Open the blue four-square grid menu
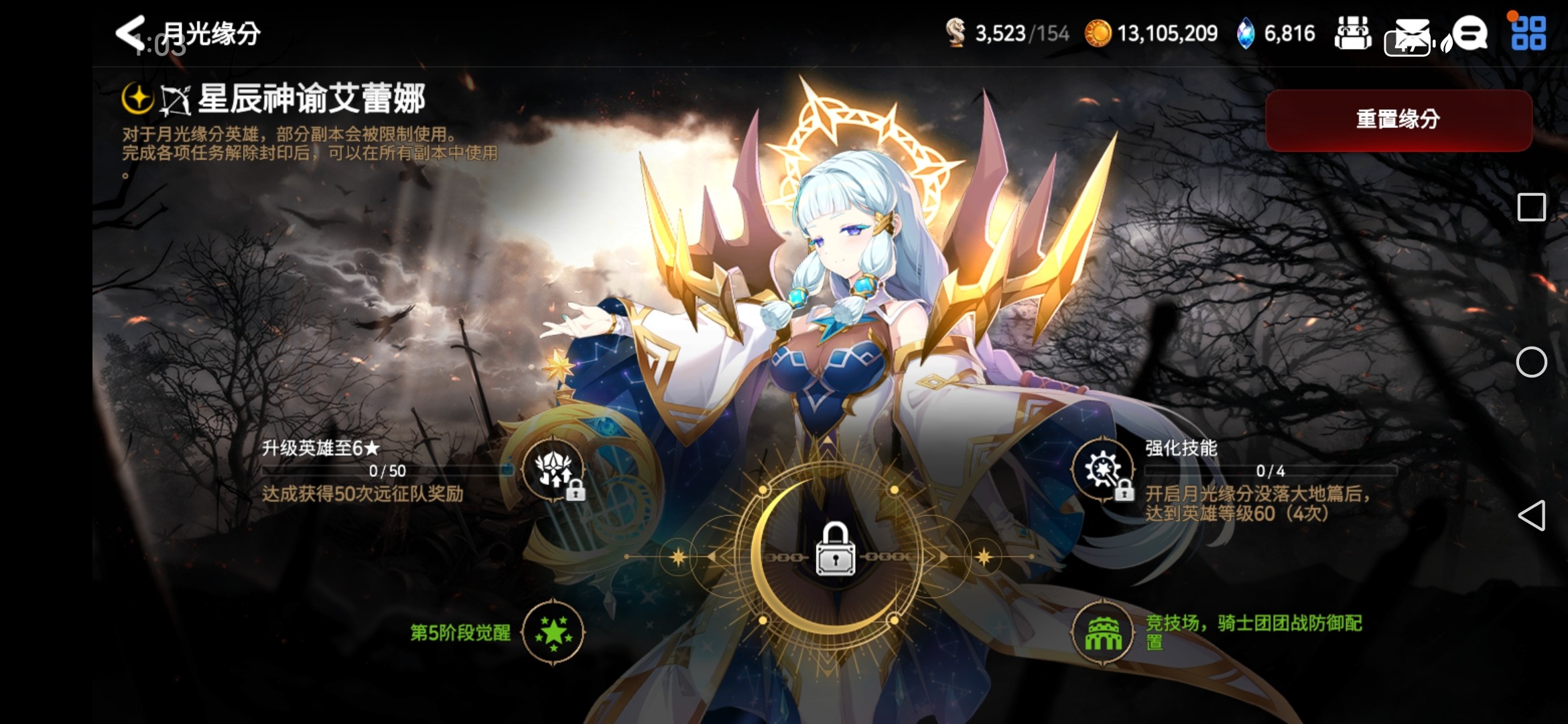Screen dimensions: 1568x724 (1528, 34)
